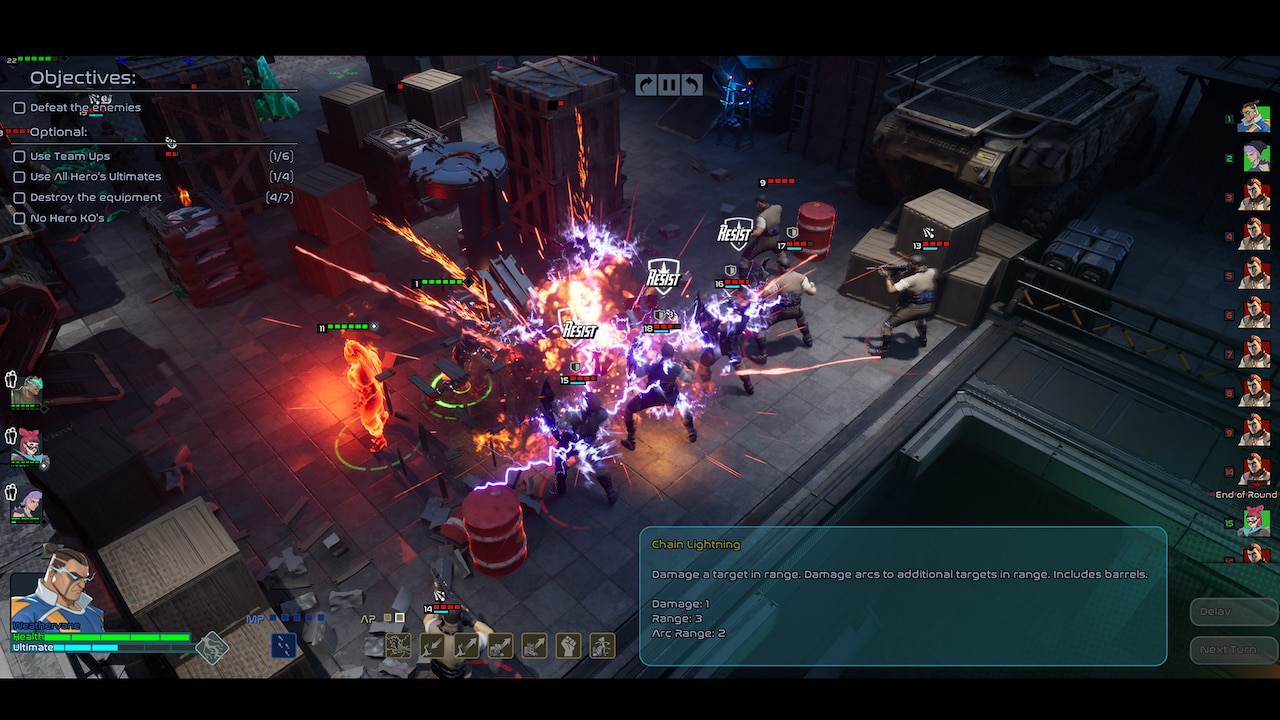Click the Delay button
Screen dimensions: 1280x720
[x=1215, y=611]
